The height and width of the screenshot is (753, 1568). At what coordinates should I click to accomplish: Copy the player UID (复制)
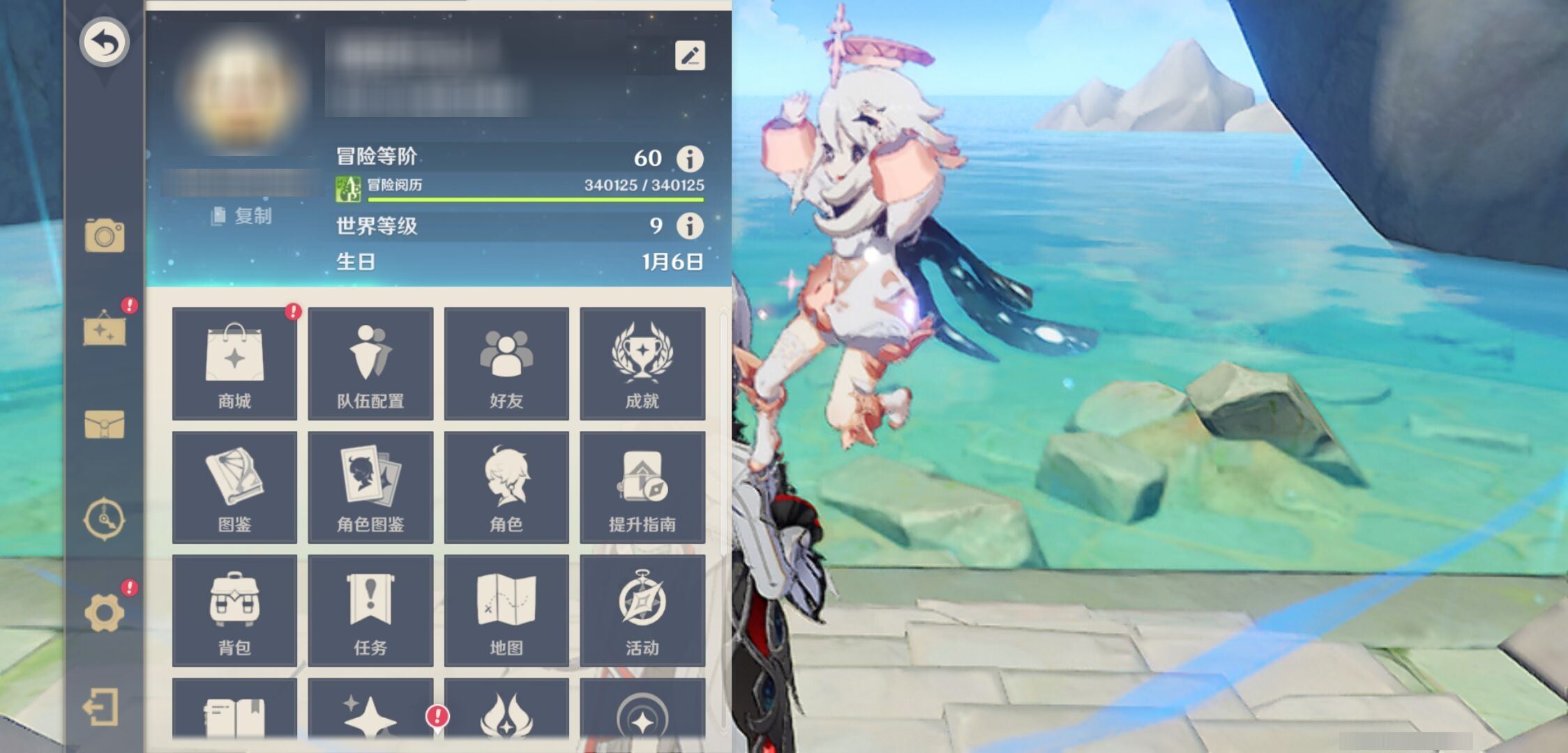pos(242,216)
